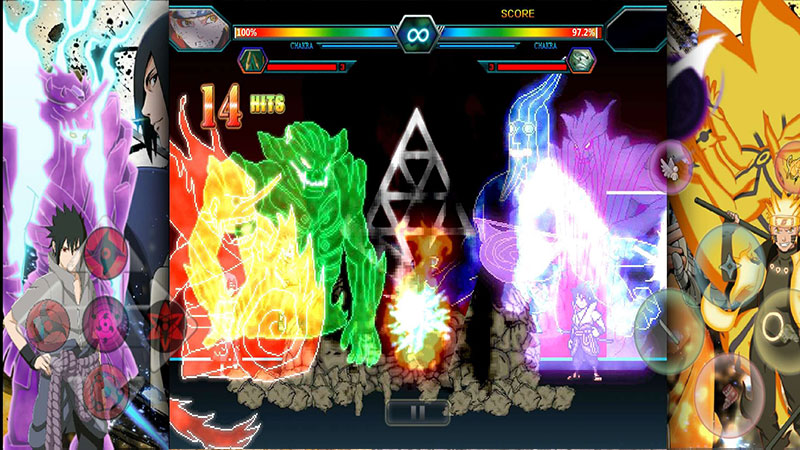Tap the left-direction red sharingan button

47,326
